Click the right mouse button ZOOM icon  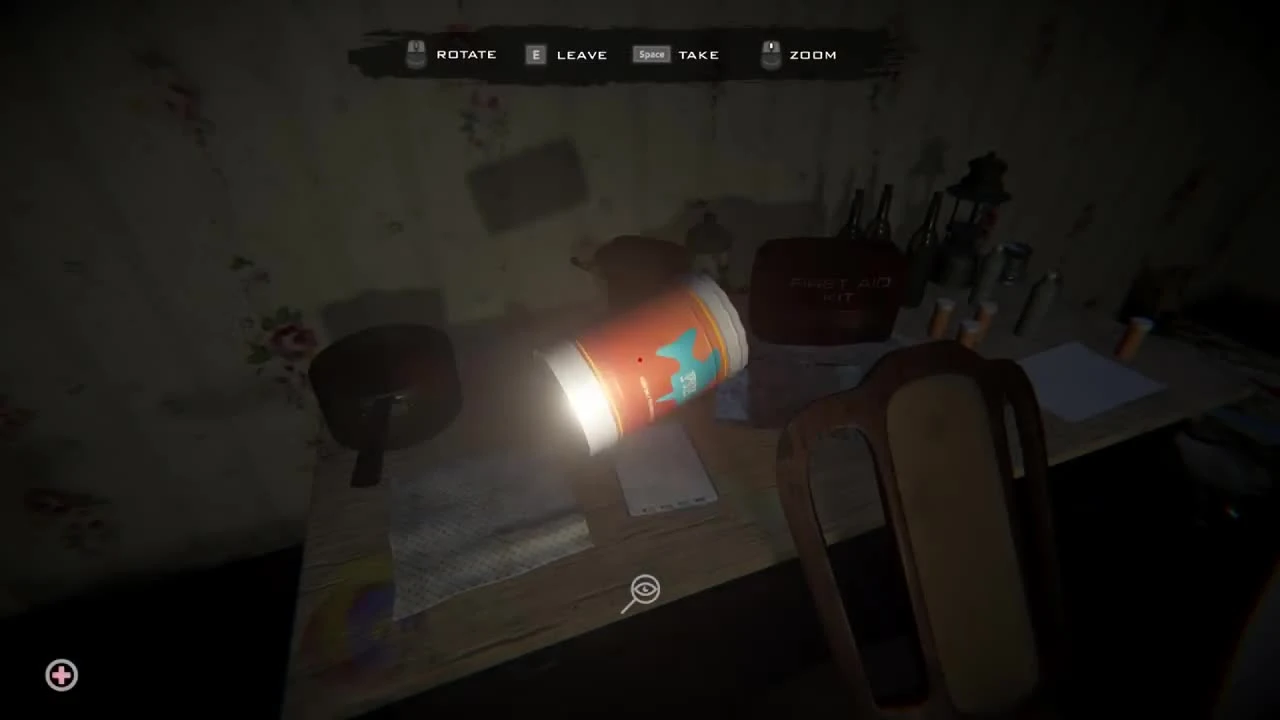click(770, 54)
